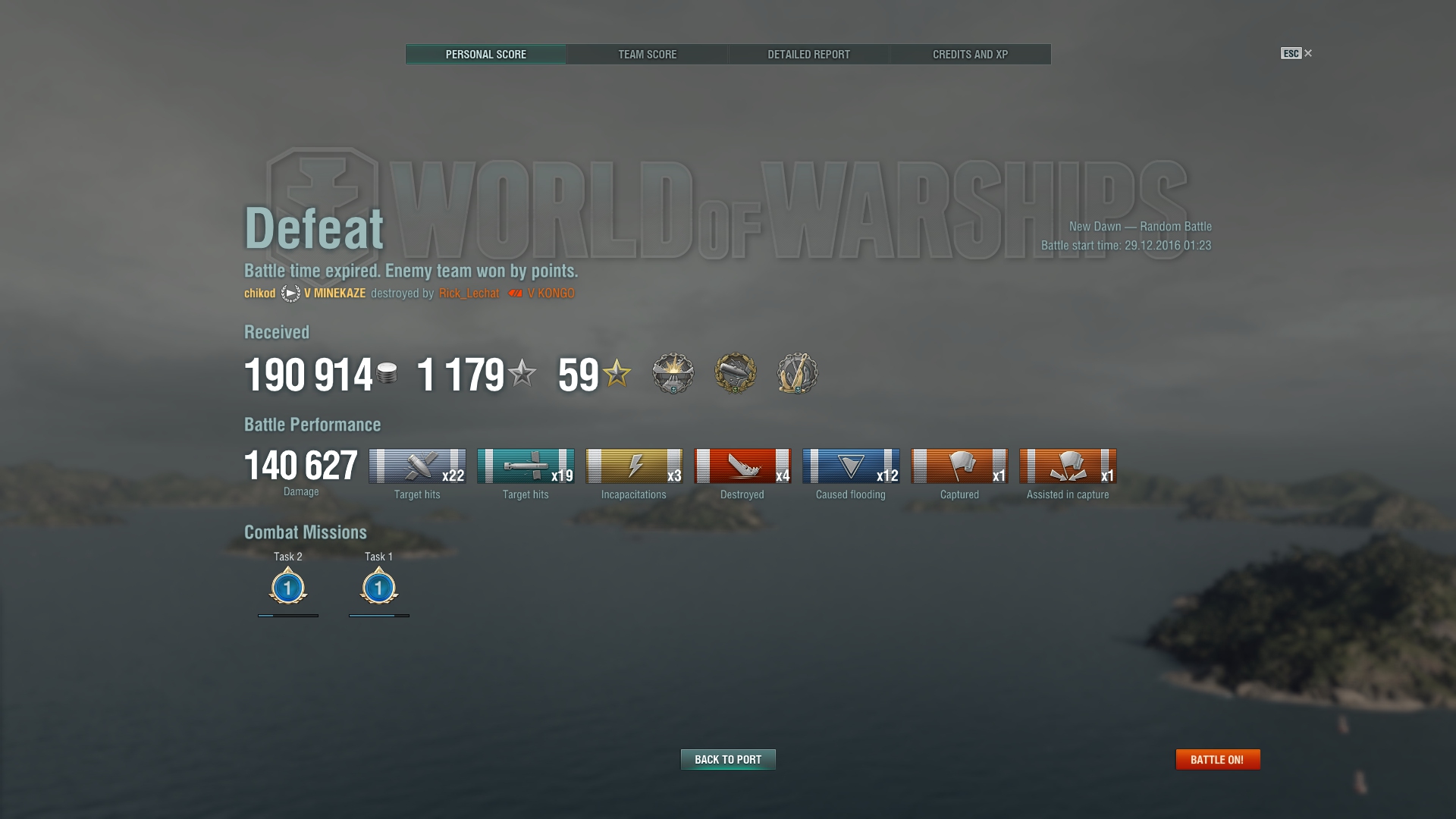Return with Back to Port button
The height and width of the screenshot is (819, 1456).
click(728, 759)
